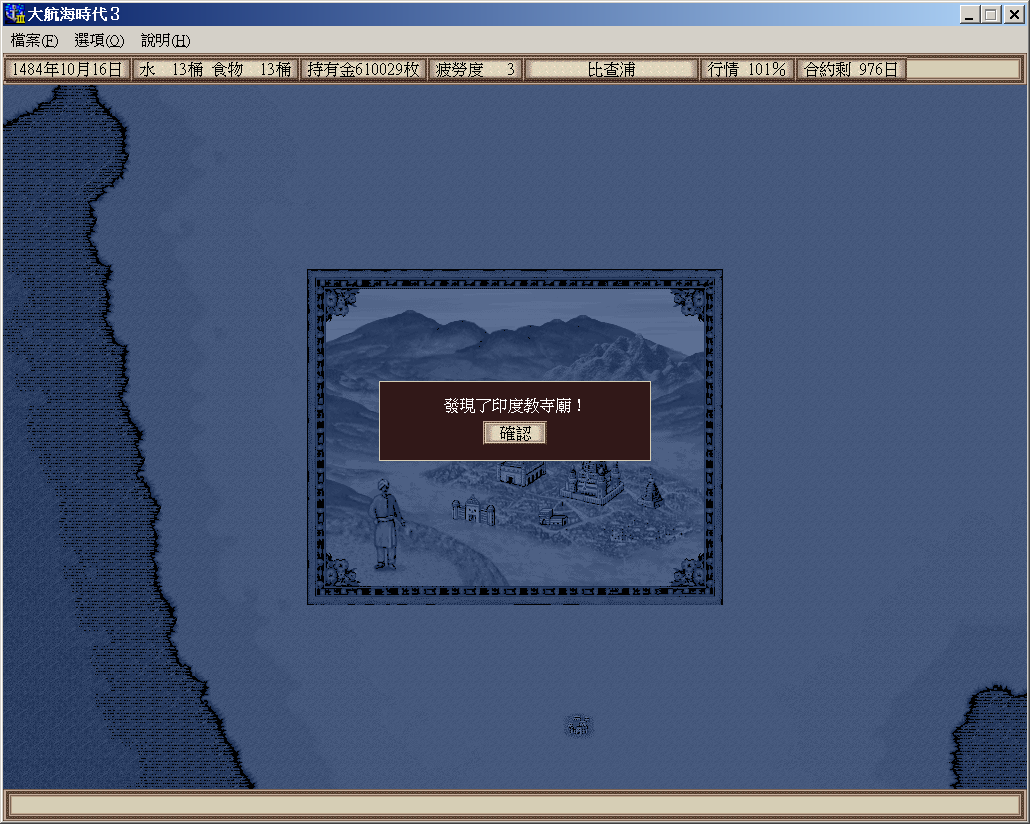
Task: Confirm the Hindu temple discovery with 確認
Action: pos(515,433)
